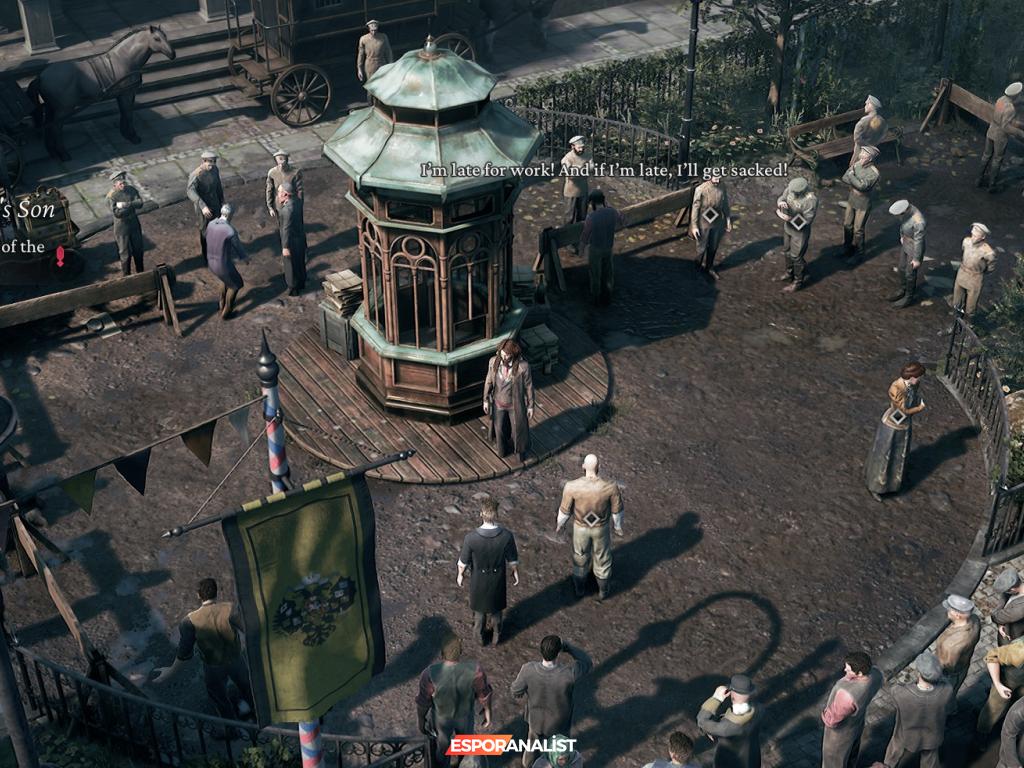
Task: Click the red exclamation quest alert icon
Action: coord(60,256)
